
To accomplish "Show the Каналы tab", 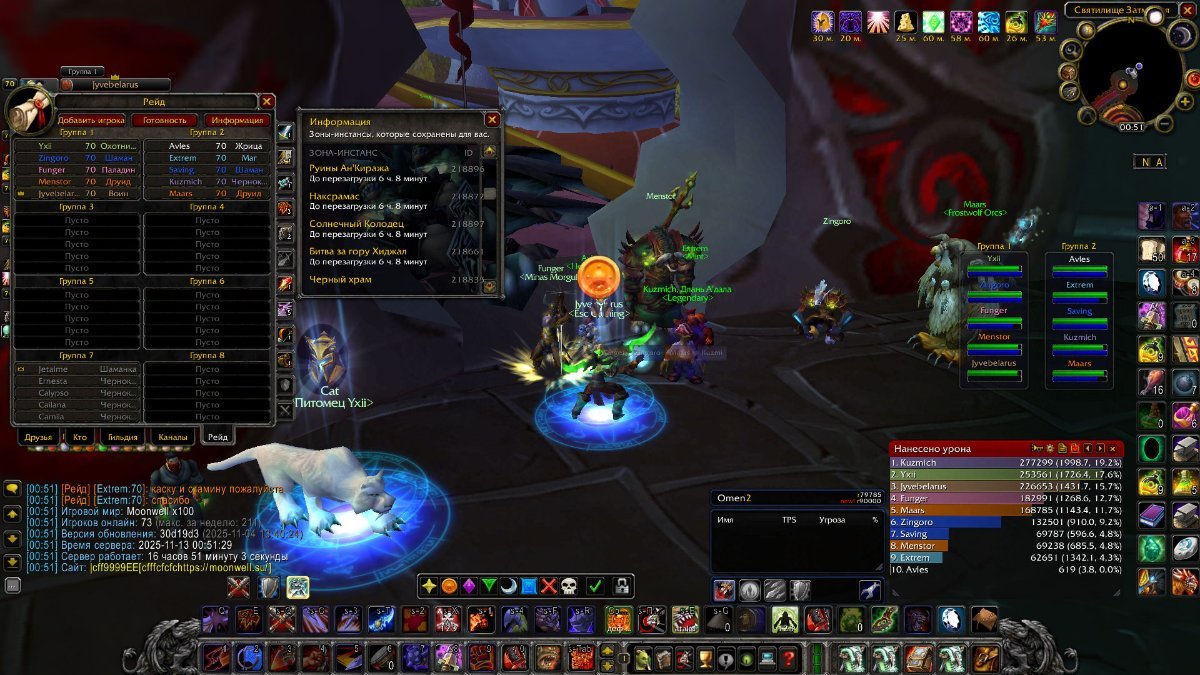I will click(x=173, y=437).
